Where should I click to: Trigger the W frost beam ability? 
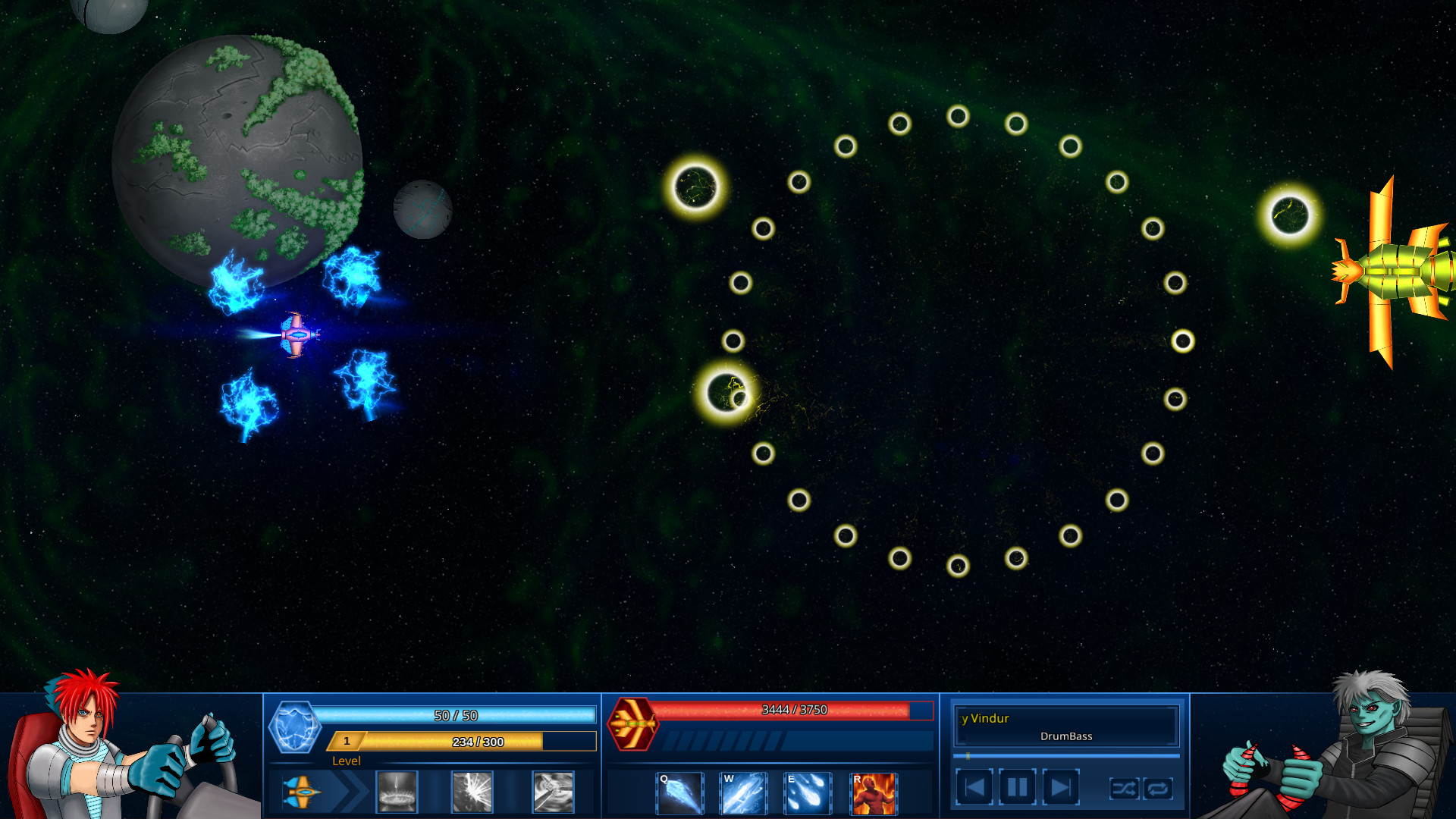pos(743,793)
